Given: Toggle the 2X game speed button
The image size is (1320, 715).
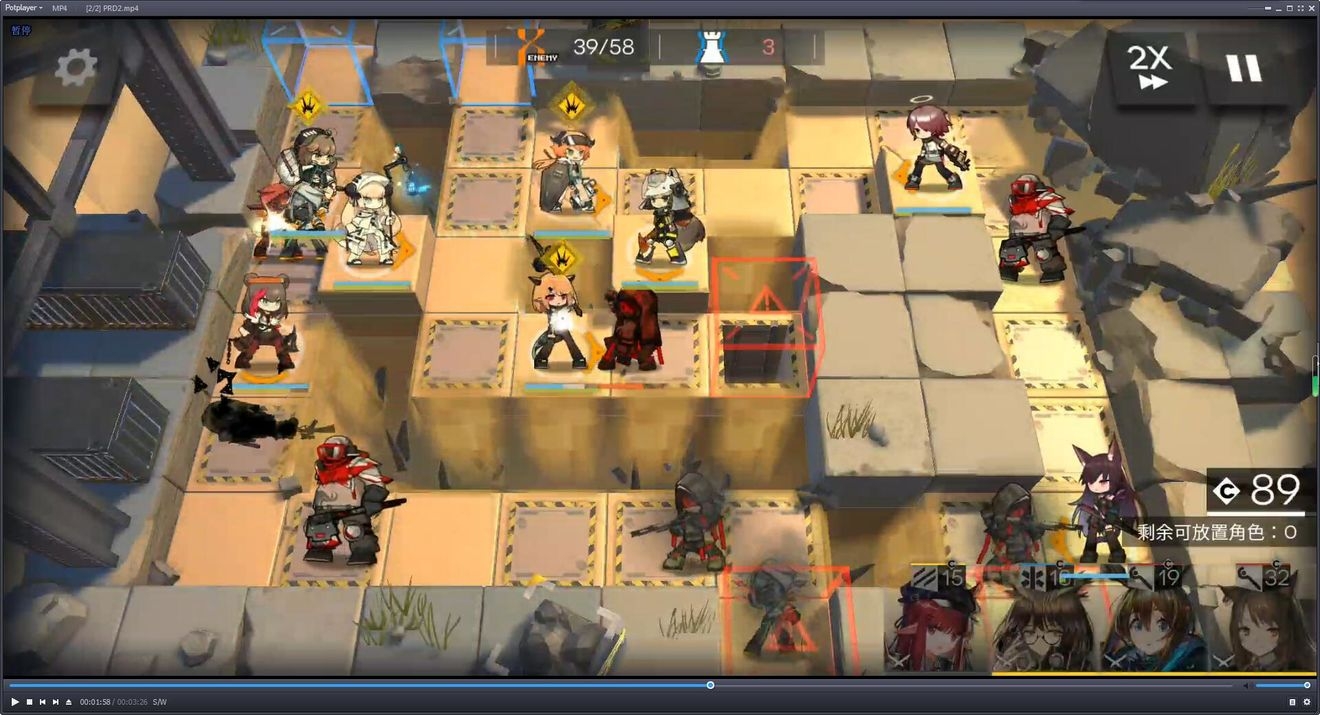Looking at the screenshot, I should coord(1150,67).
